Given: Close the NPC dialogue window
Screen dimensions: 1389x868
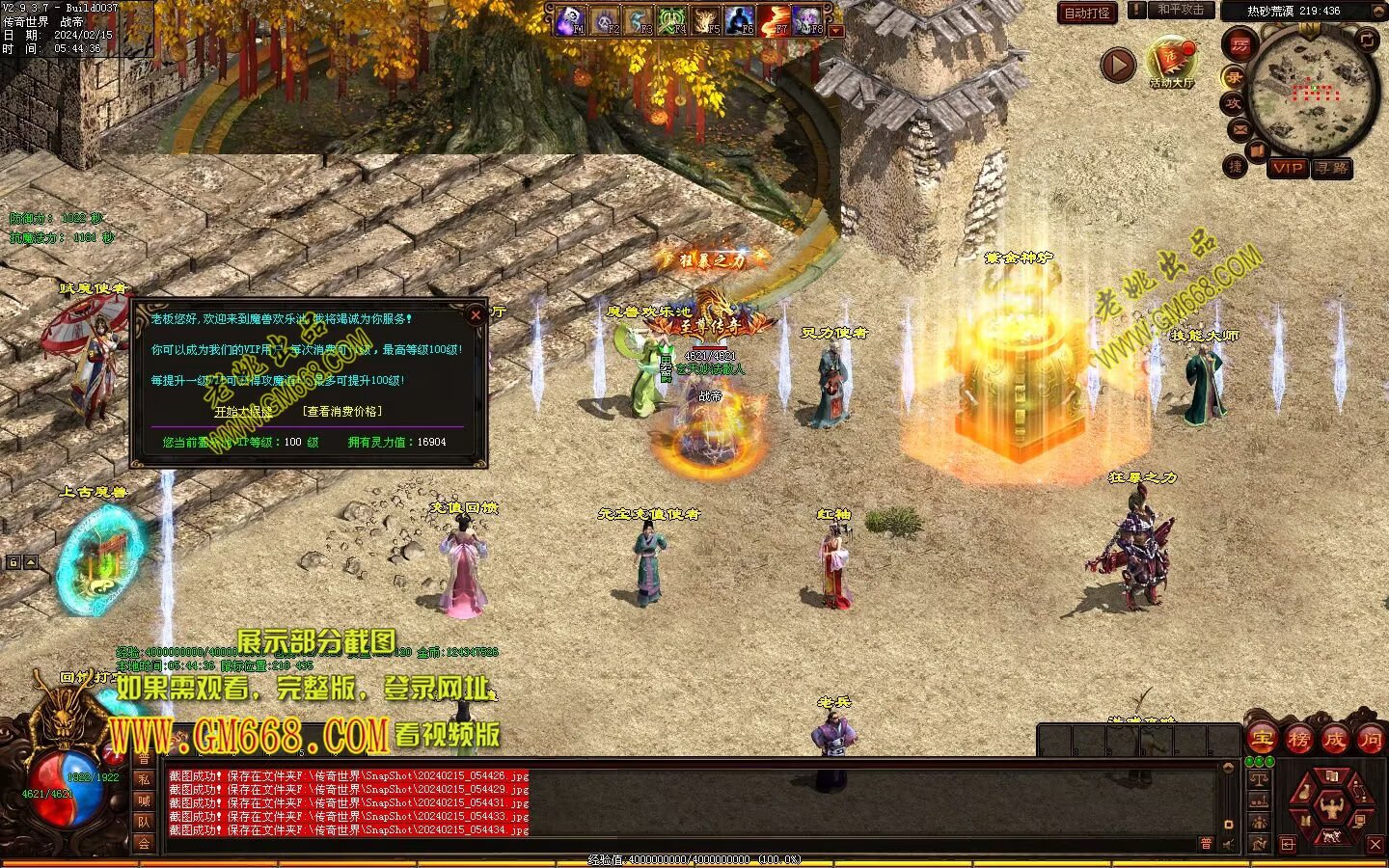Looking at the screenshot, I should (x=475, y=314).
